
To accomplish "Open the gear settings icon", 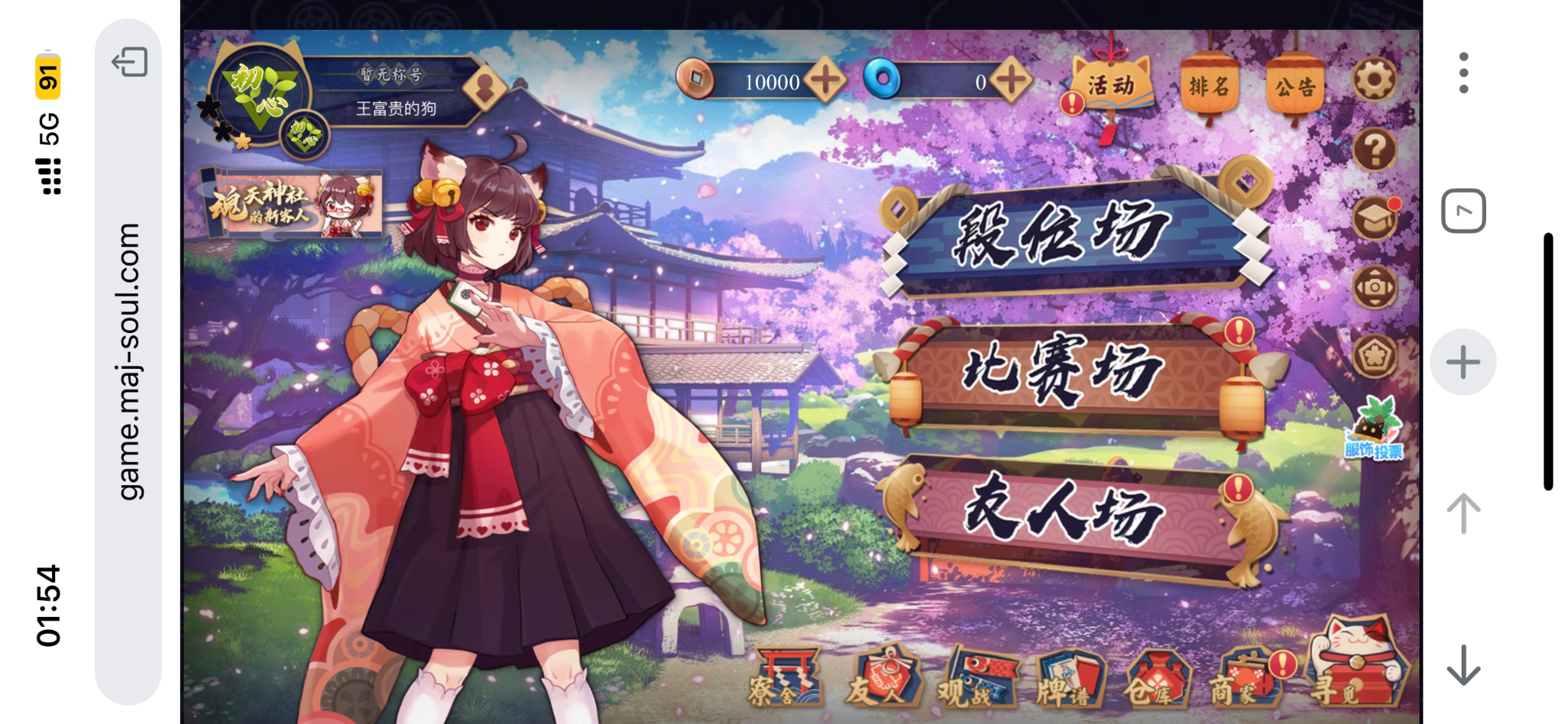I will (x=1374, y=80).
